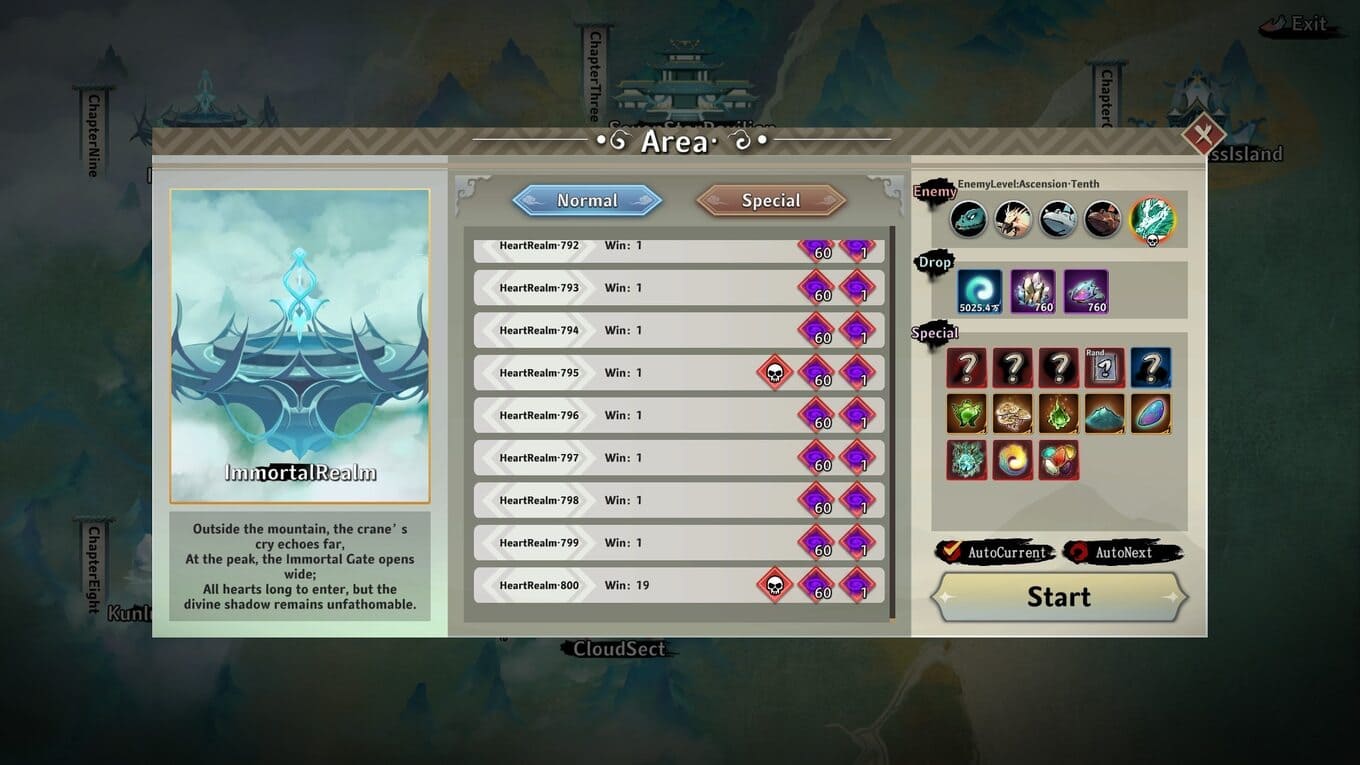This screenshot has width=1360, height=765.
Task: View the boss enemy with skull marker
Action: pyautogui.click(x=1152, y=219)
